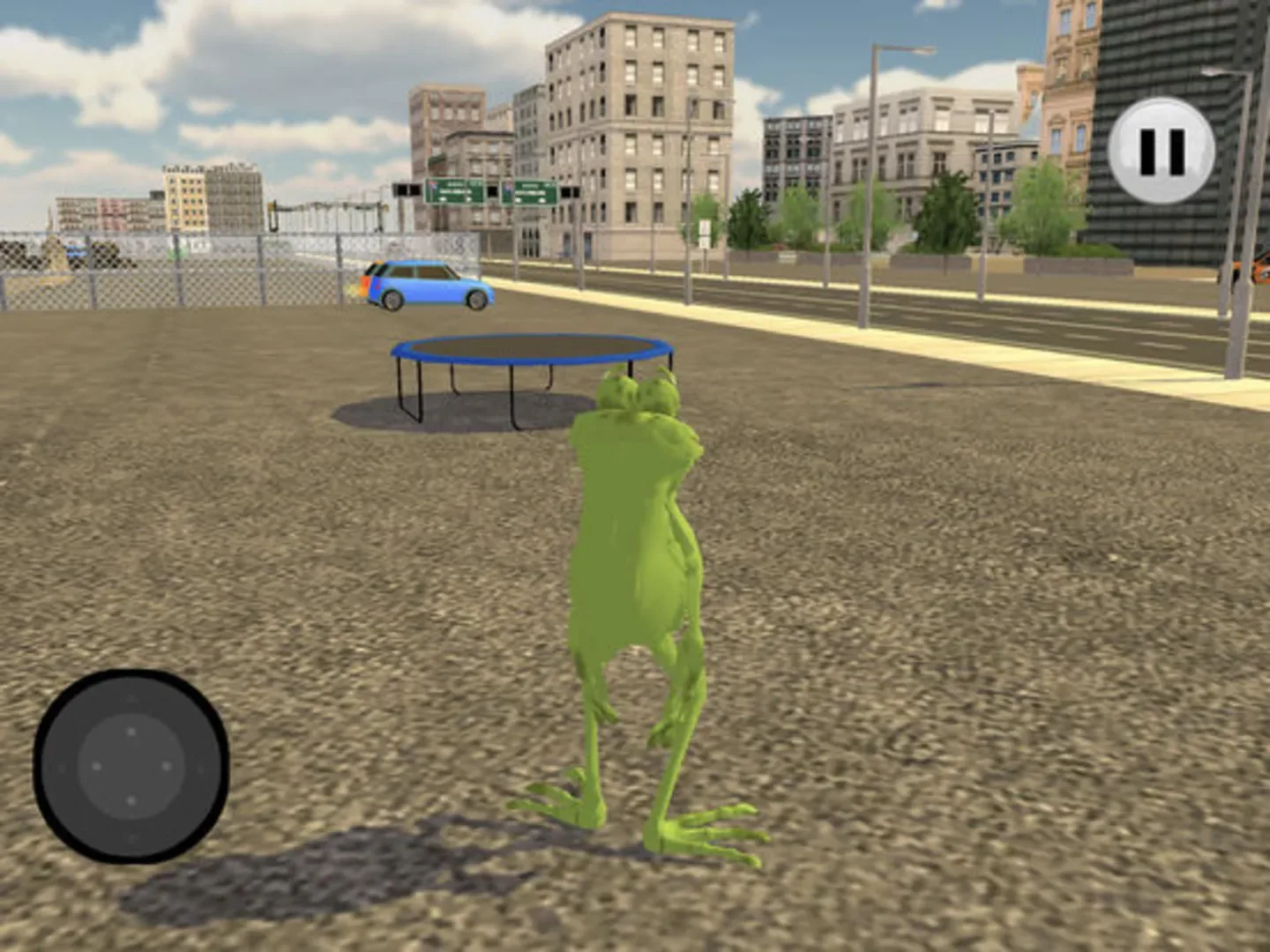Tap the up arrow dot on joystick
The image size is (1270, 952).
coord(131,731)
